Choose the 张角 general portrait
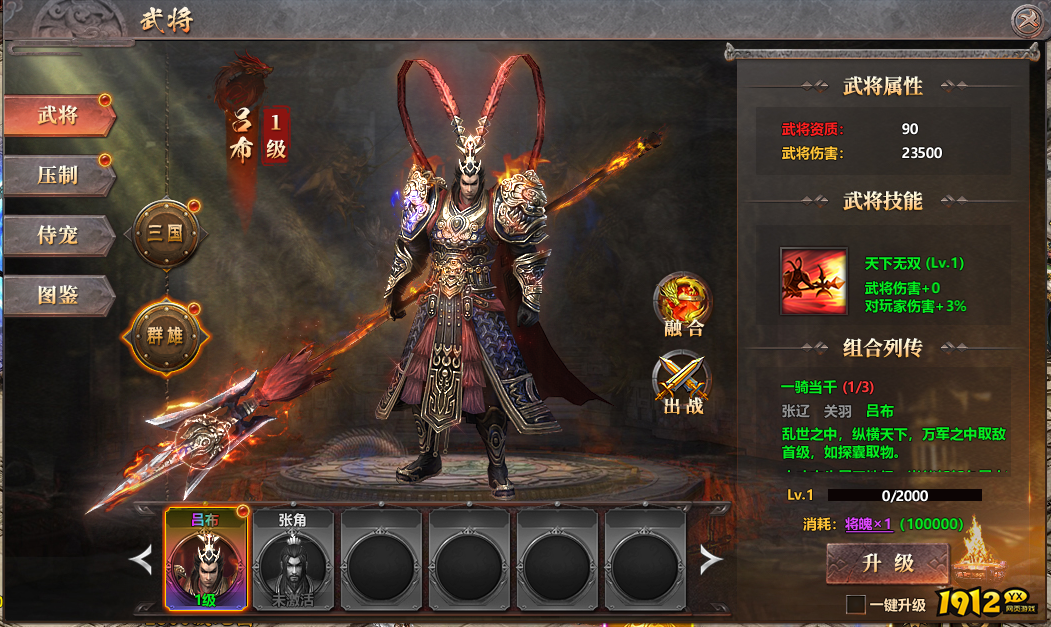This screenshot has height=627, width=1051. (x=293, y=559)
